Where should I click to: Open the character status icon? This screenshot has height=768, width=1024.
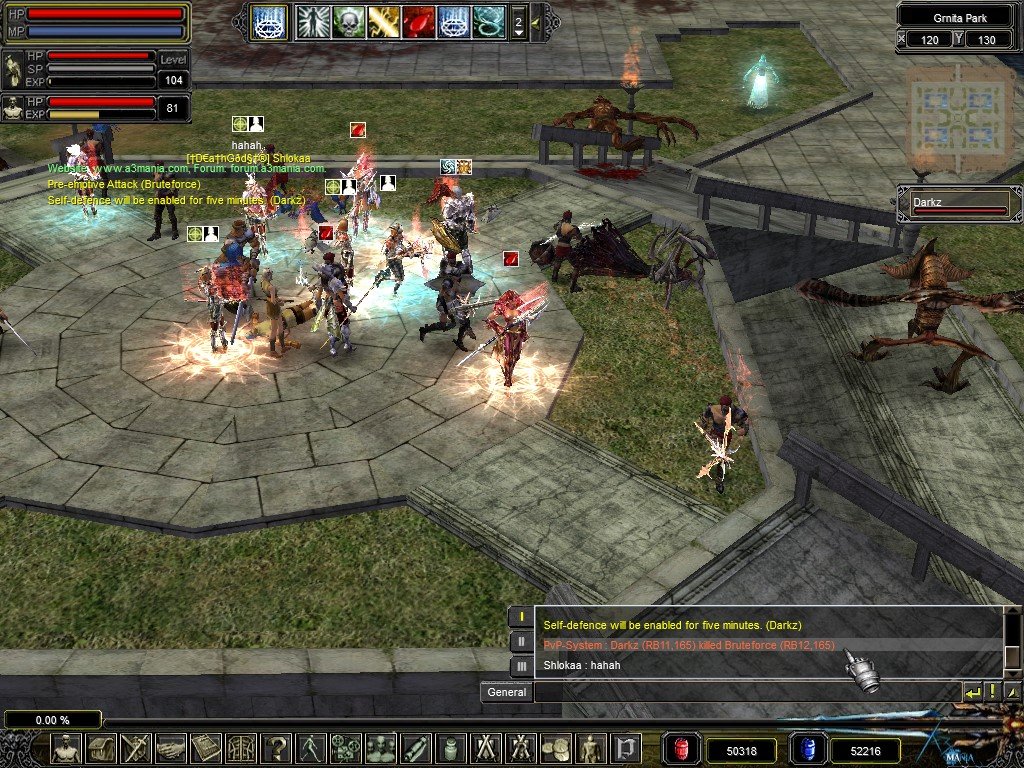[x=66, y=748]
